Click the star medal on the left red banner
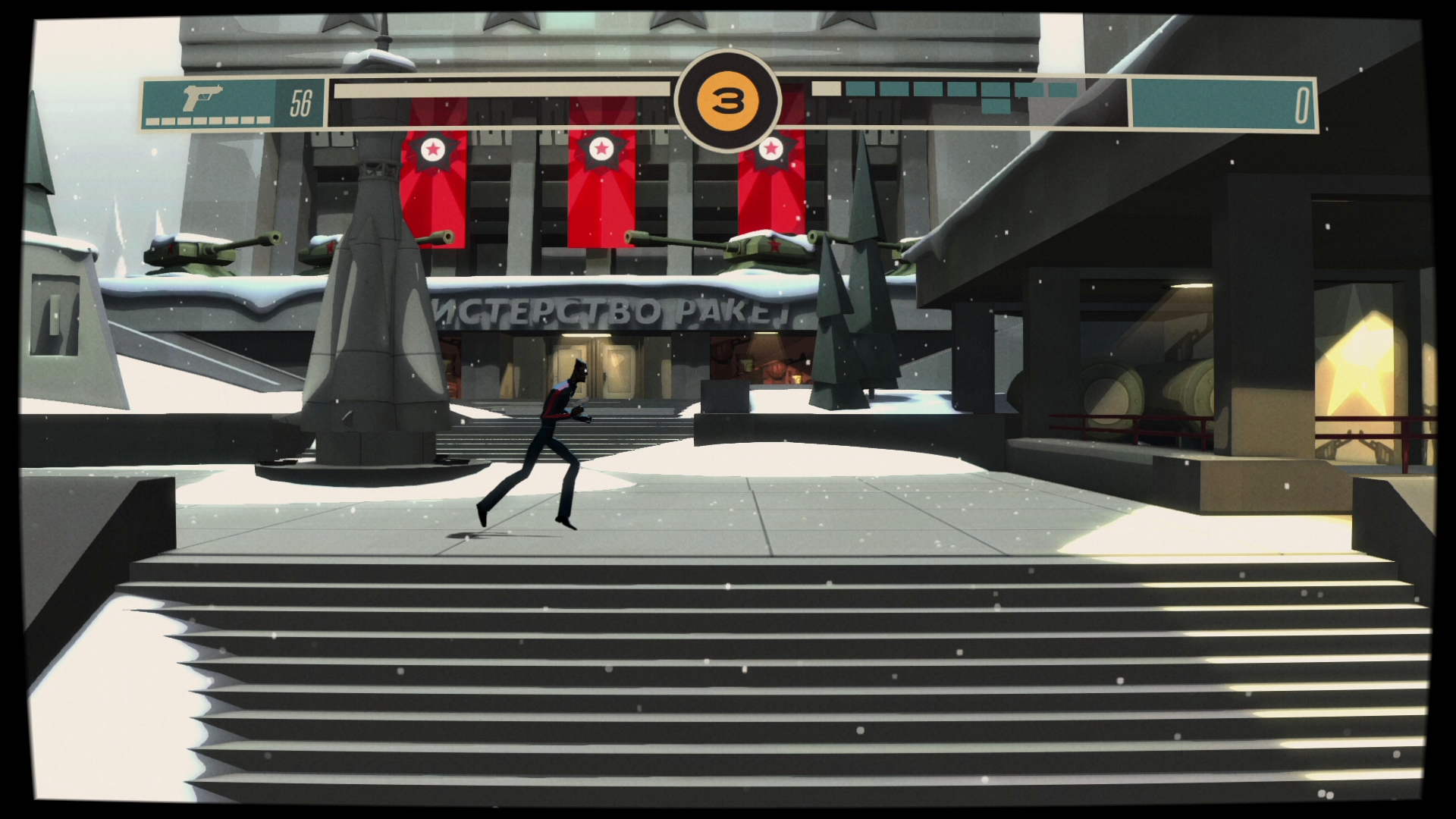This screenshot has height=819, width=1456. pyautogui.click(x=434, y=149)
